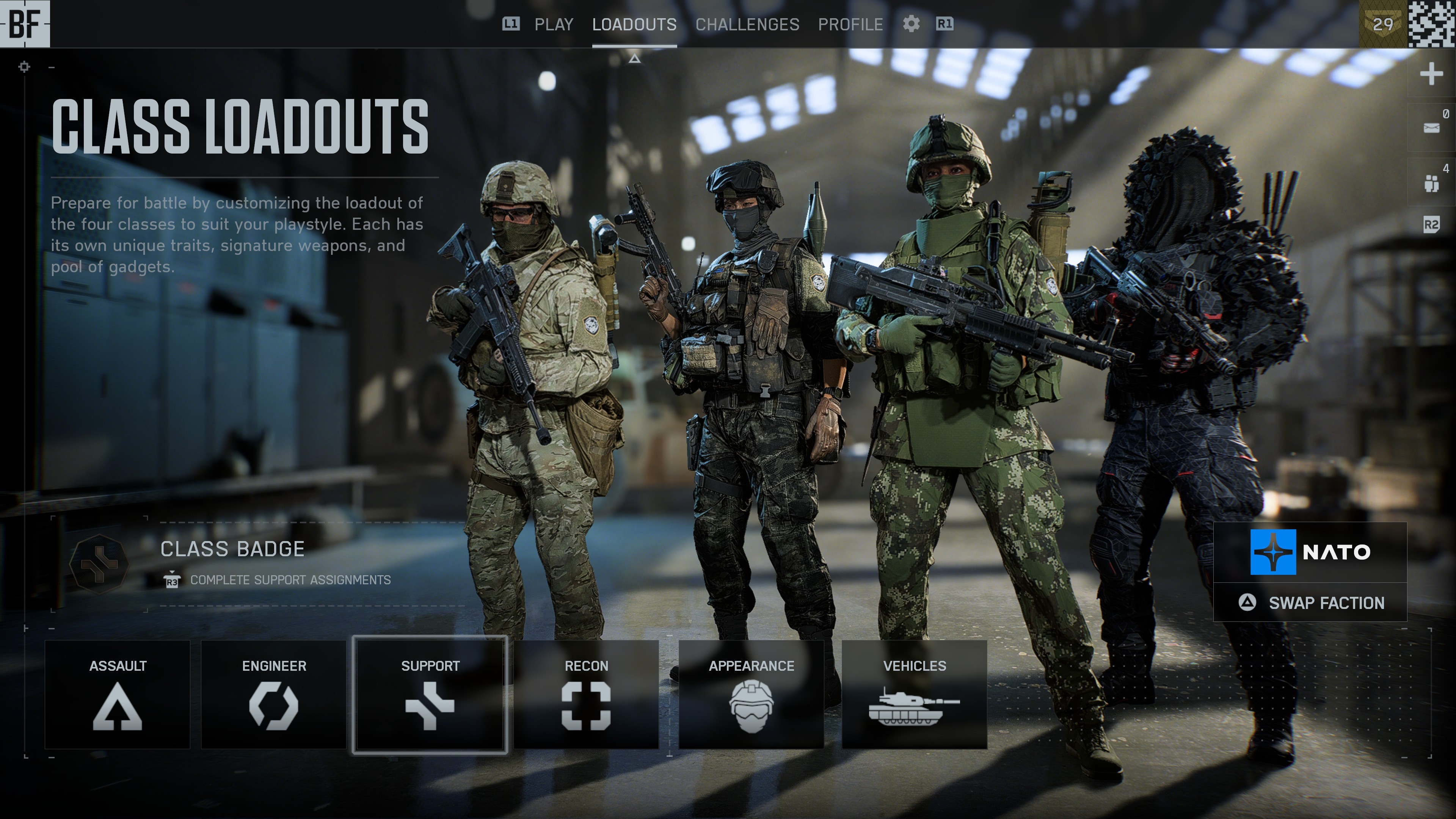Select the Assault class tile
Screen dimensions: 1456x819
click(x=118, y=695)
